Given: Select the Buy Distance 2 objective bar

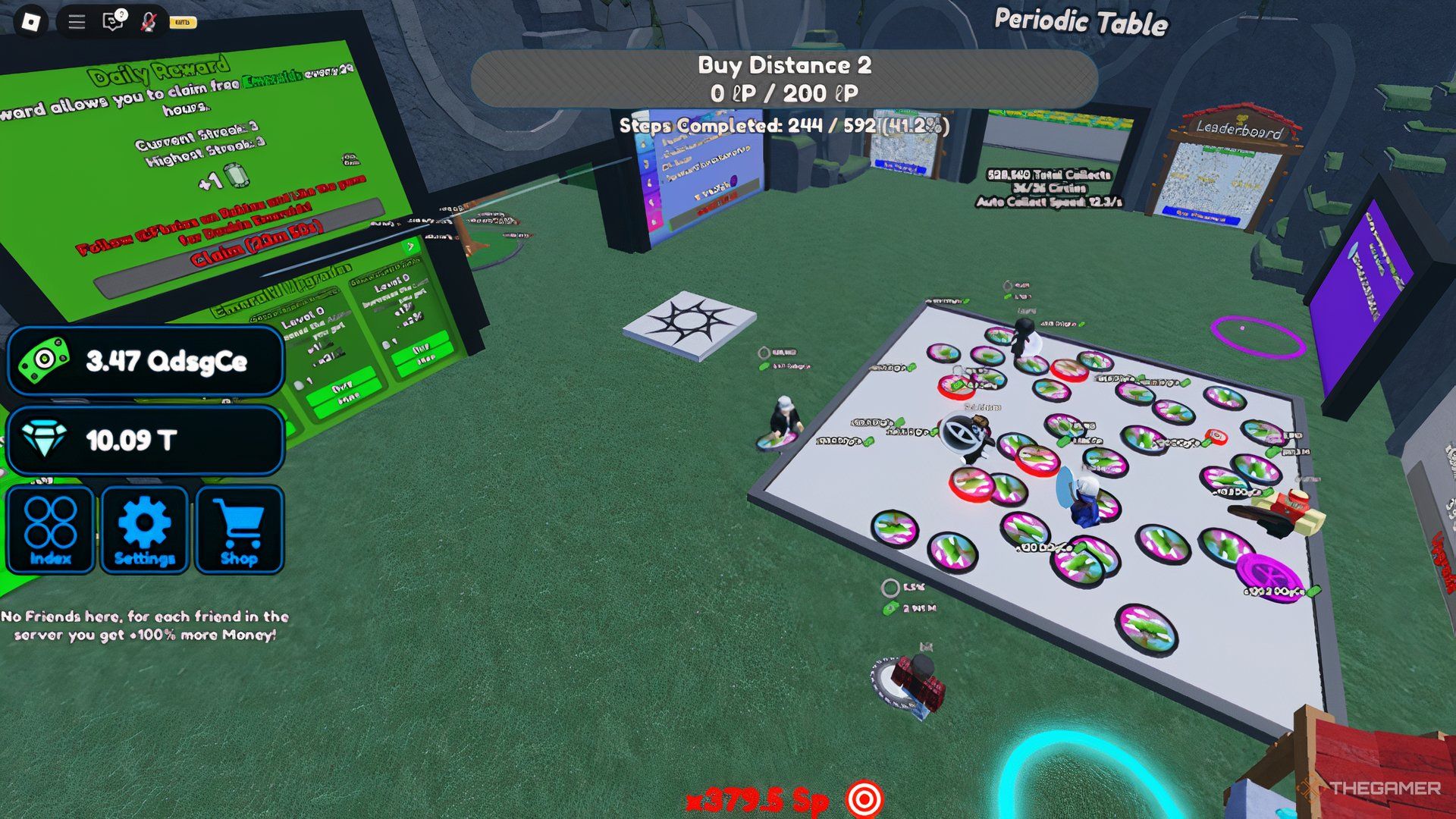Looking at the screenshot, I should point(784,79).
